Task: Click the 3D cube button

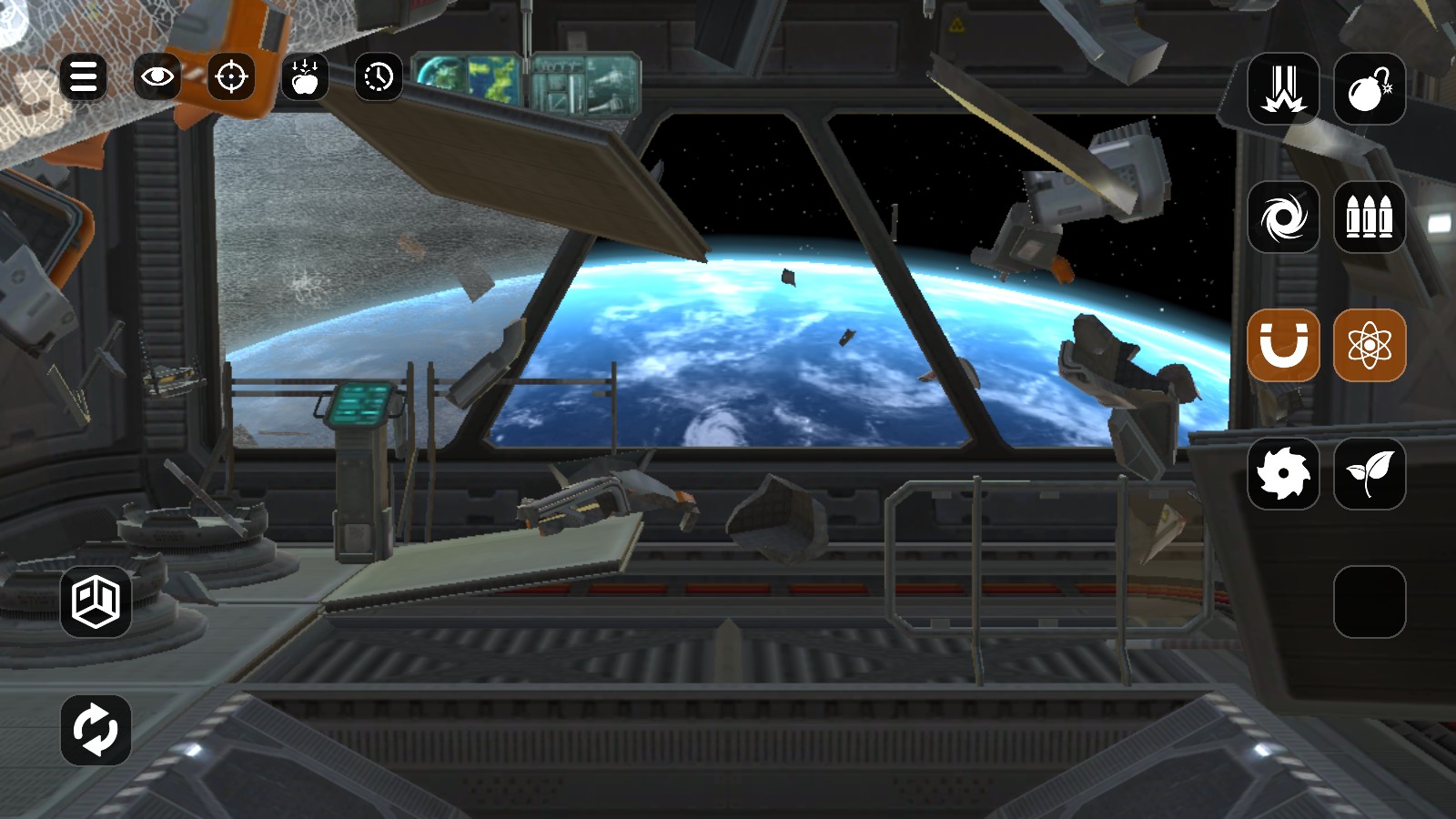Action: coord(96,602)
